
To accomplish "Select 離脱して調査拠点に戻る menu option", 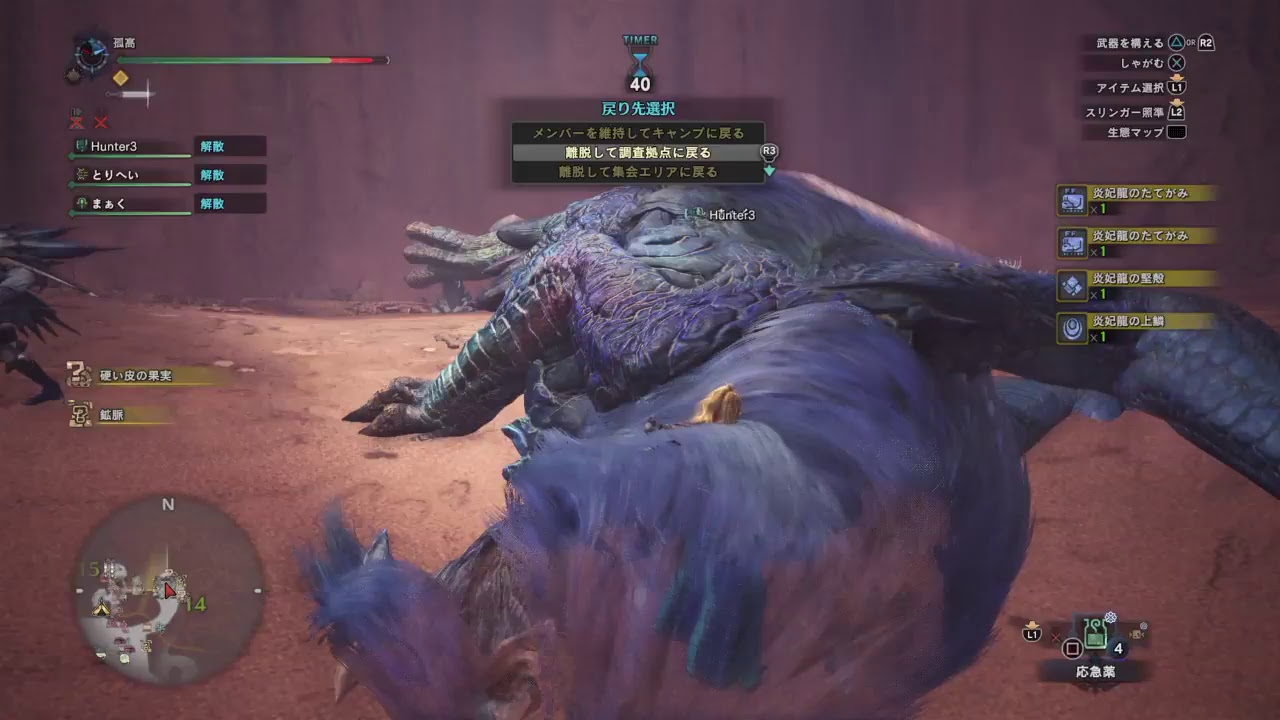I will point(637,152).
